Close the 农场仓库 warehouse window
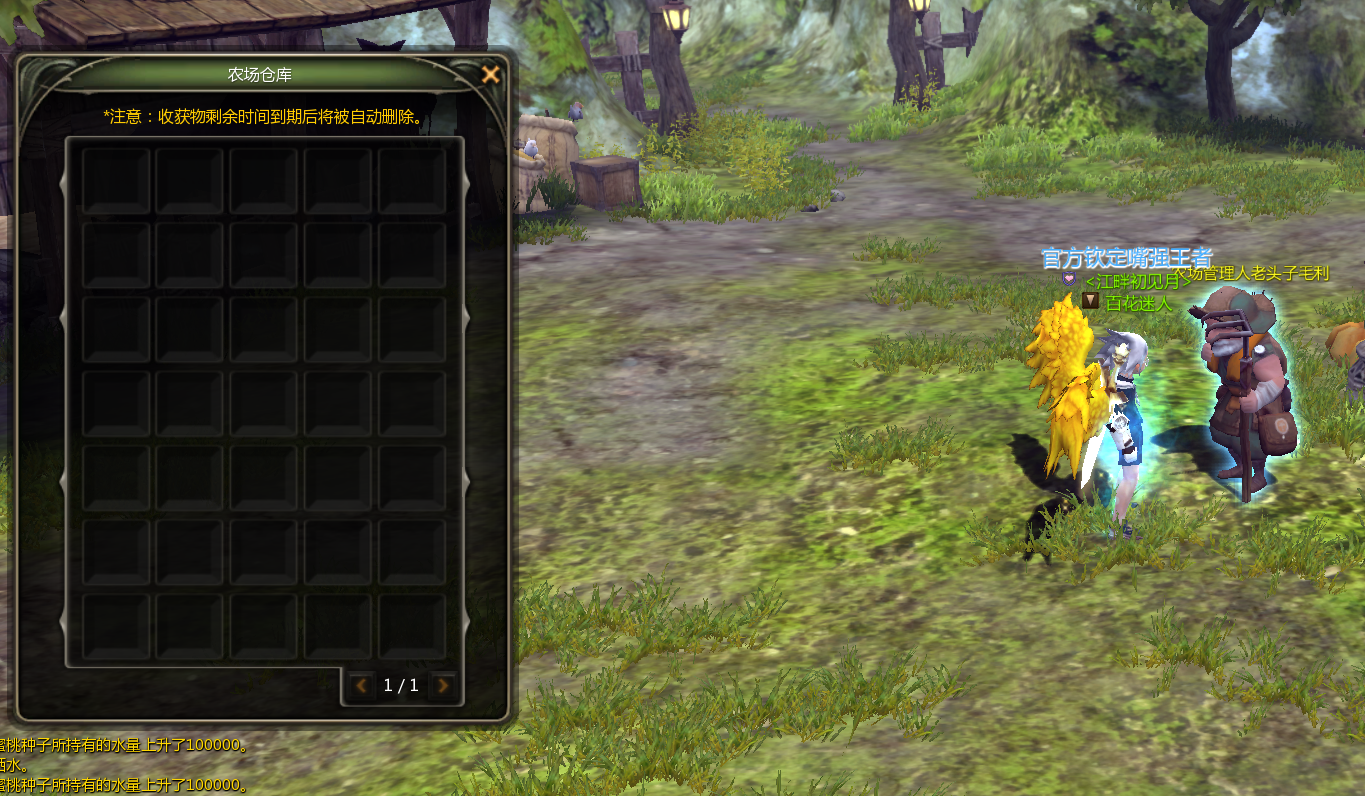This screenshot has height=796, width=1365. (490, 74)
